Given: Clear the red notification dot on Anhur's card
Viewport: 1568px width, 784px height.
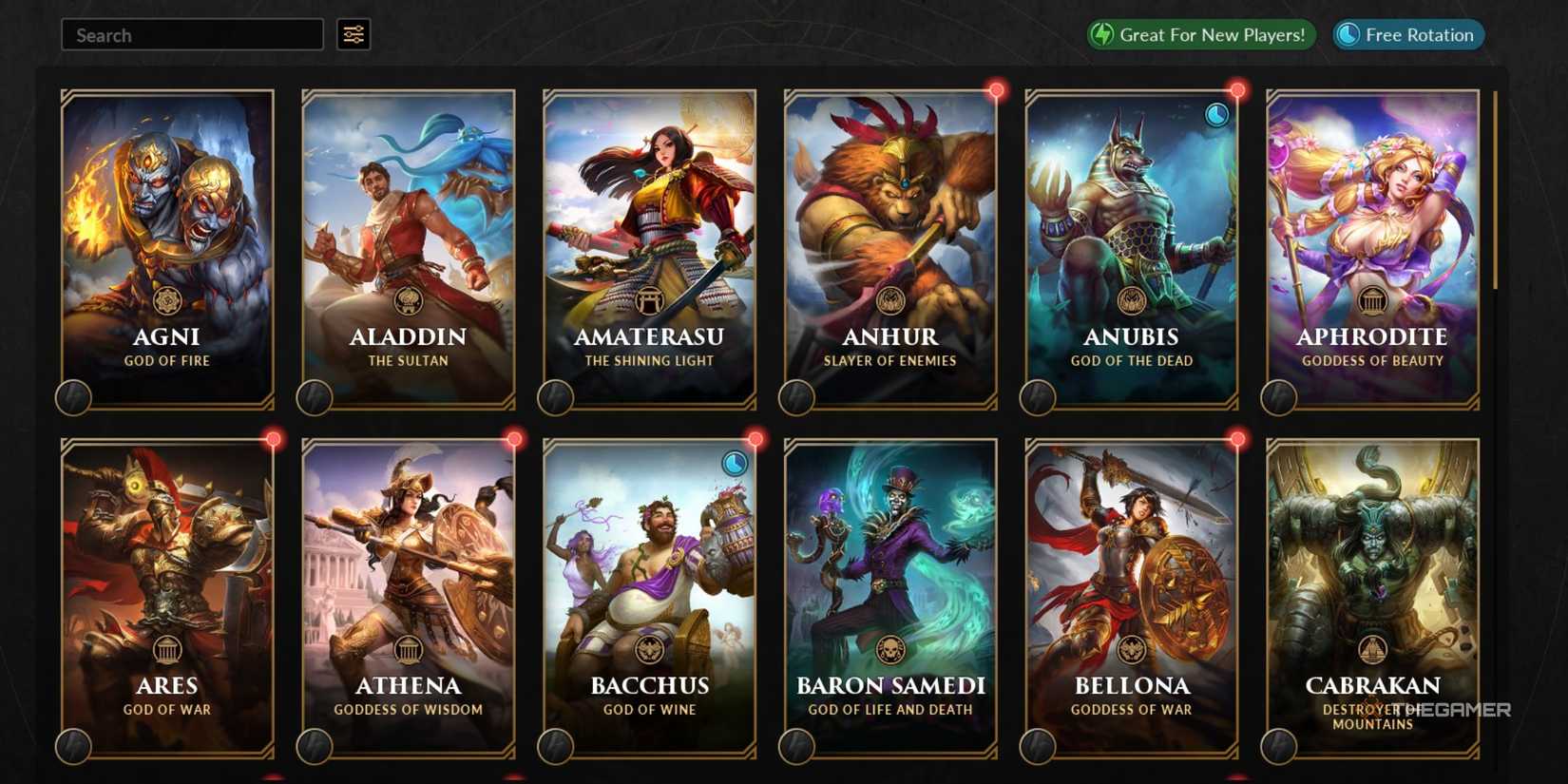Looking at the screenshot, I should coord(997,88).
